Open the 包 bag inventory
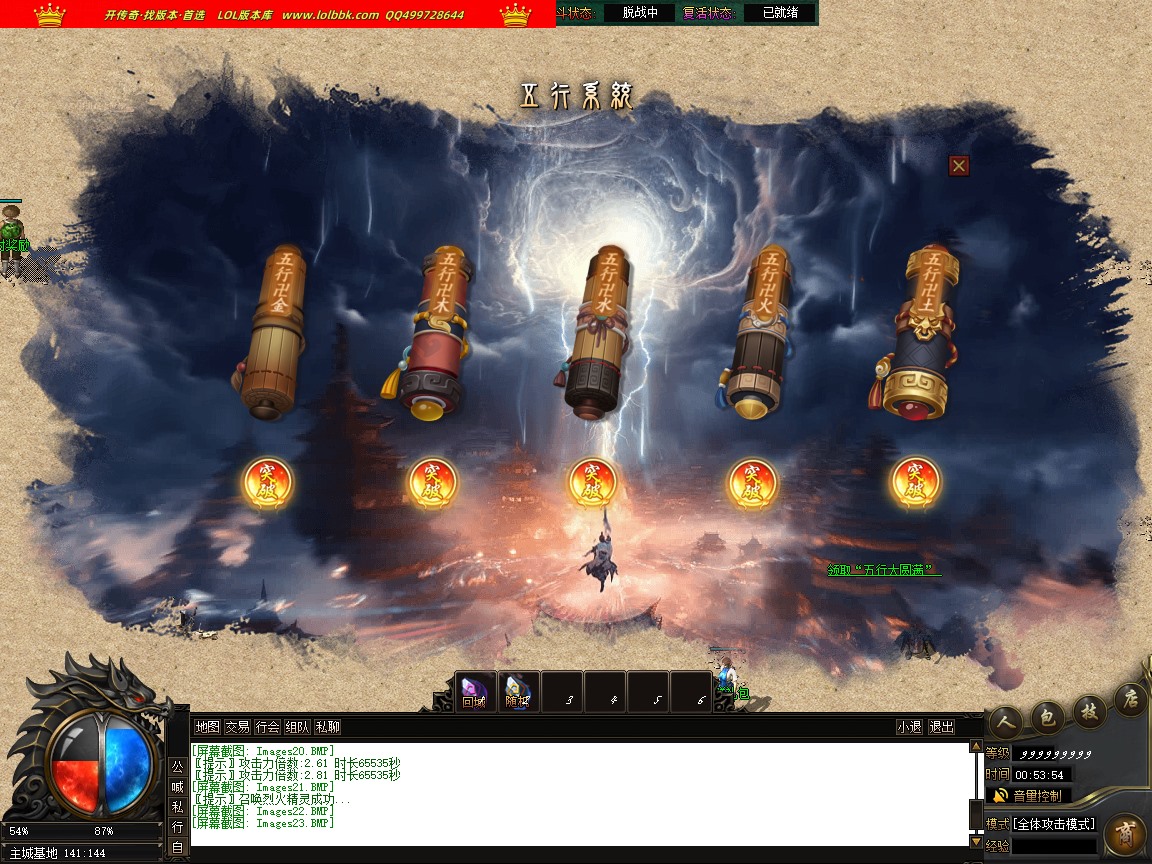 [x=1048, y=715]
